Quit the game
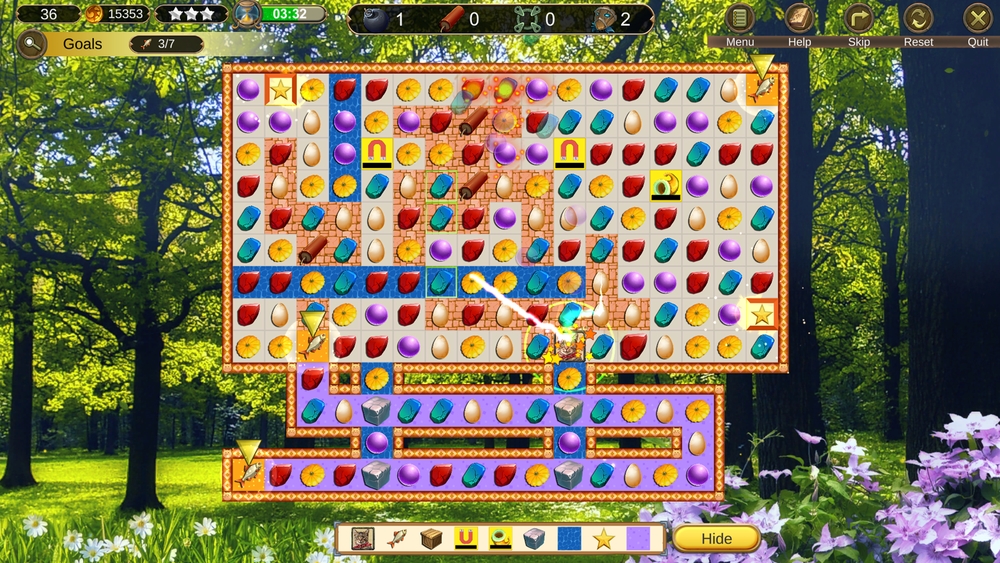Image resolution: width=1000 pixels, height=563 pixels. 977,18
